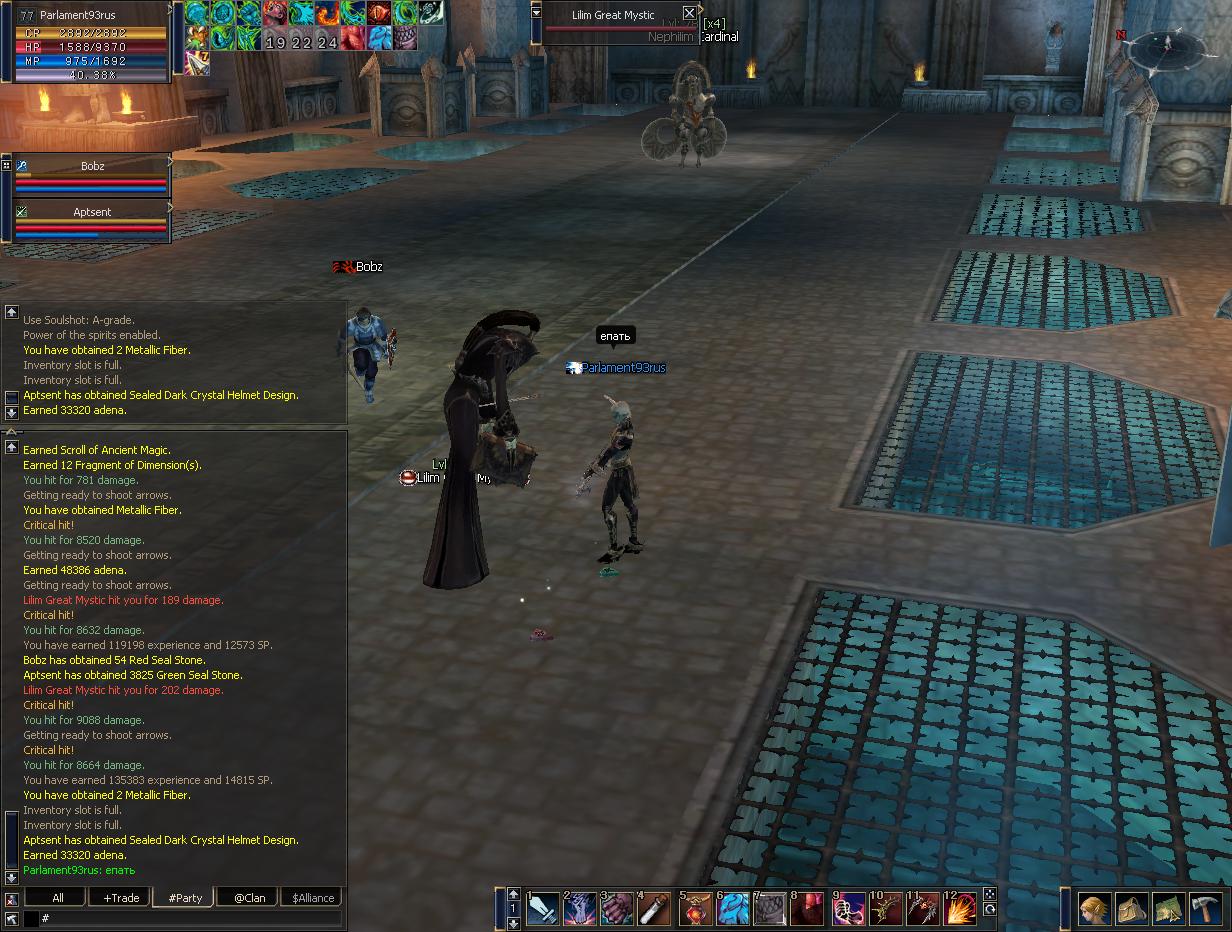1232x932 pixels.
Task: Activate the blue swirl skill in slot 6
Action: pyautogui.click(x=733, y=909)
